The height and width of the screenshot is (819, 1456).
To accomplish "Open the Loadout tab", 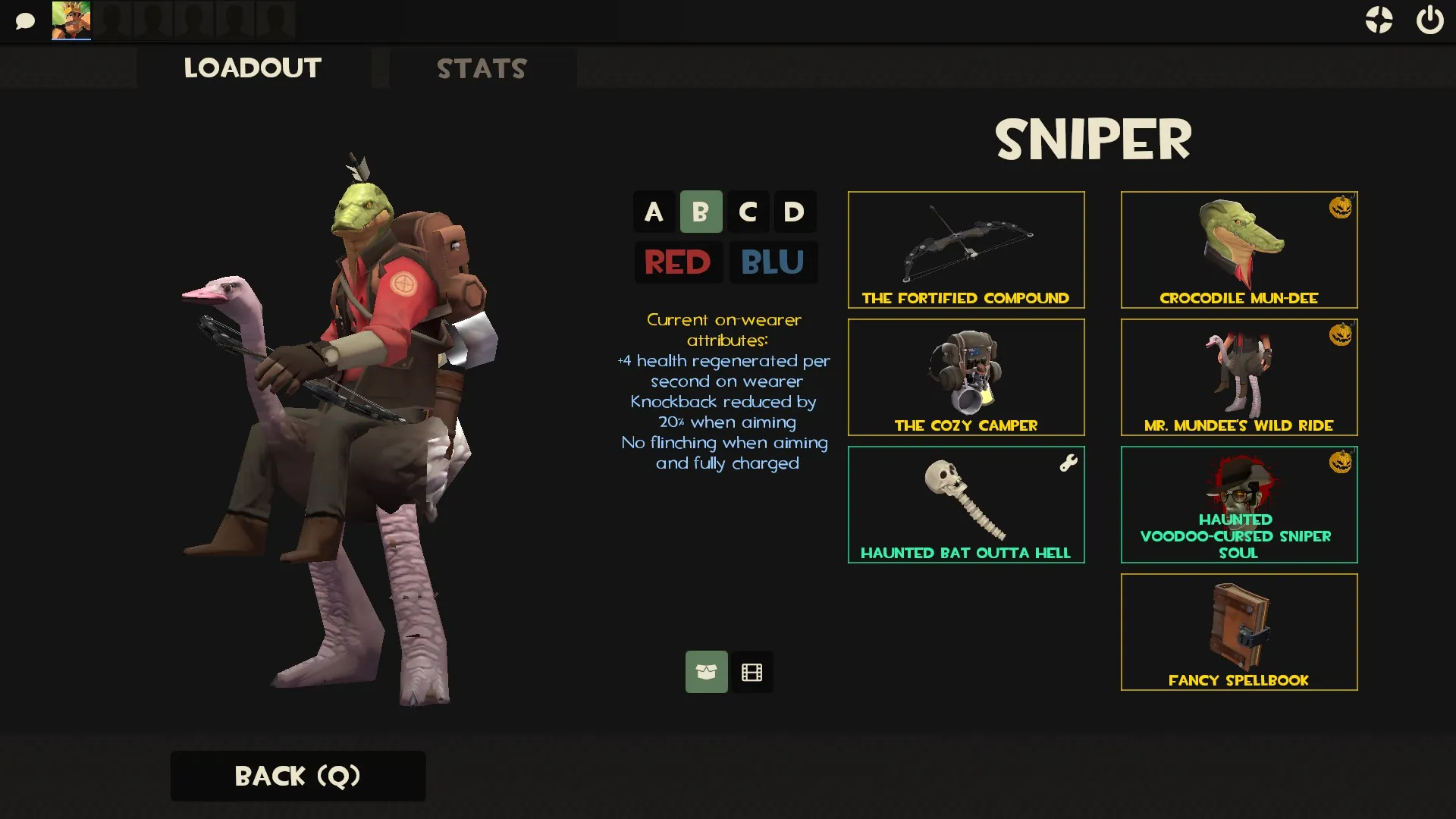I will [x=253, y=68].
